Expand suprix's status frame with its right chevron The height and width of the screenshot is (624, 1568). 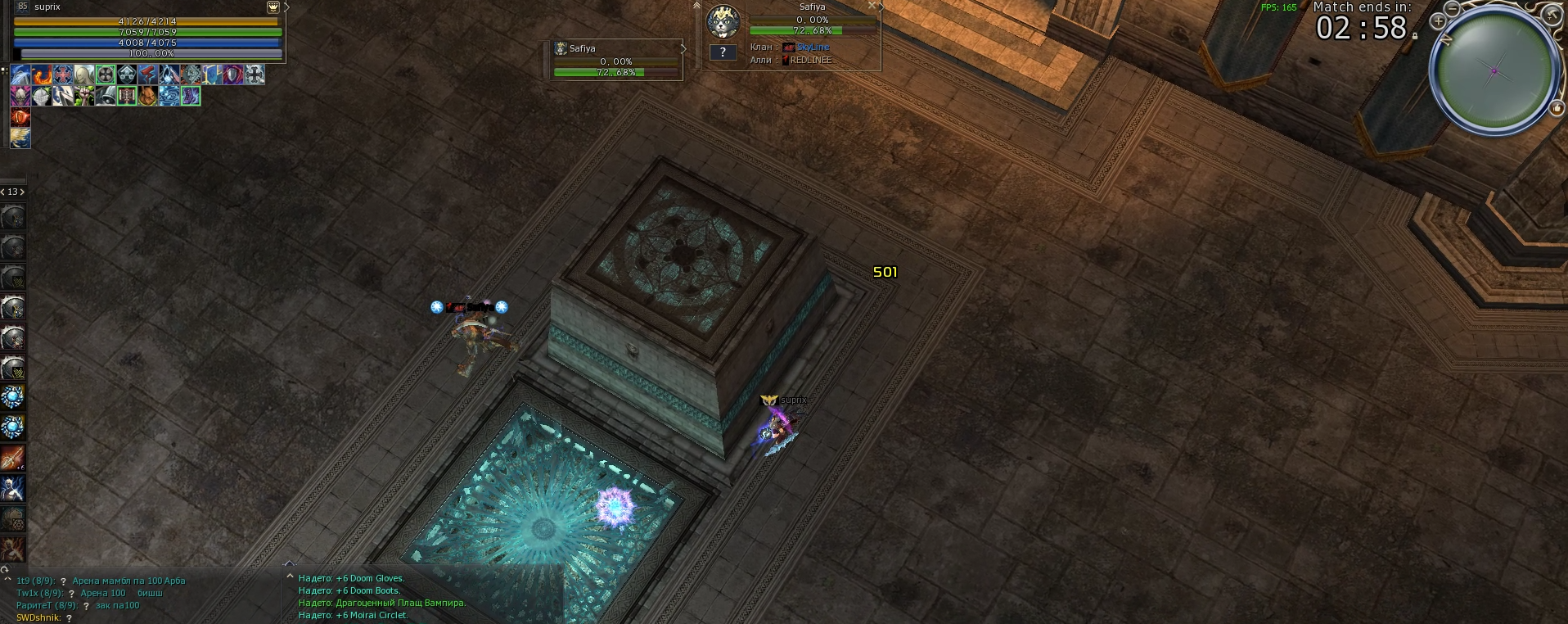[x=289, y=8]
